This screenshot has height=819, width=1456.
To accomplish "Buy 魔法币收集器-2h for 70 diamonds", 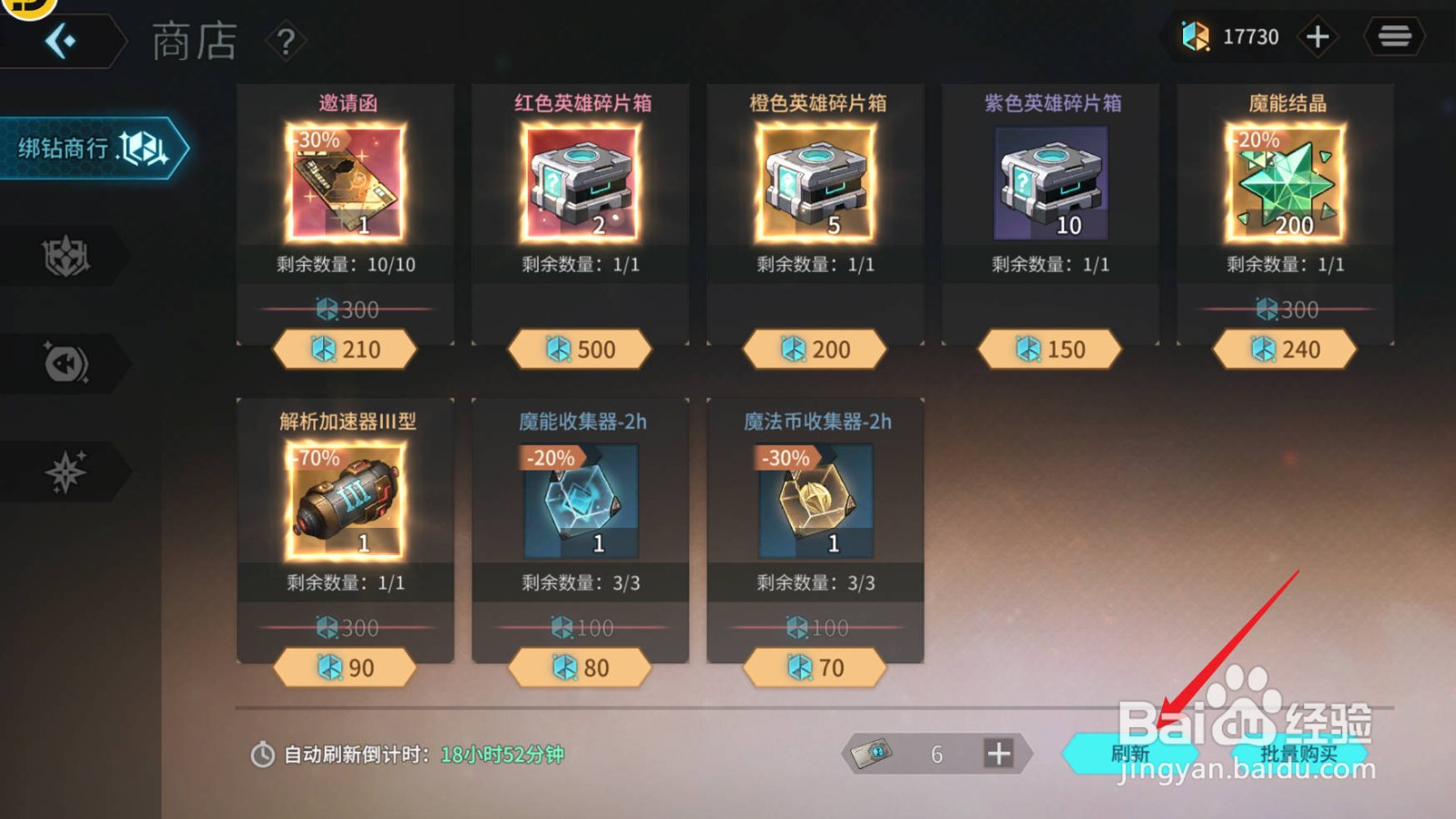I will coord(814,667).
